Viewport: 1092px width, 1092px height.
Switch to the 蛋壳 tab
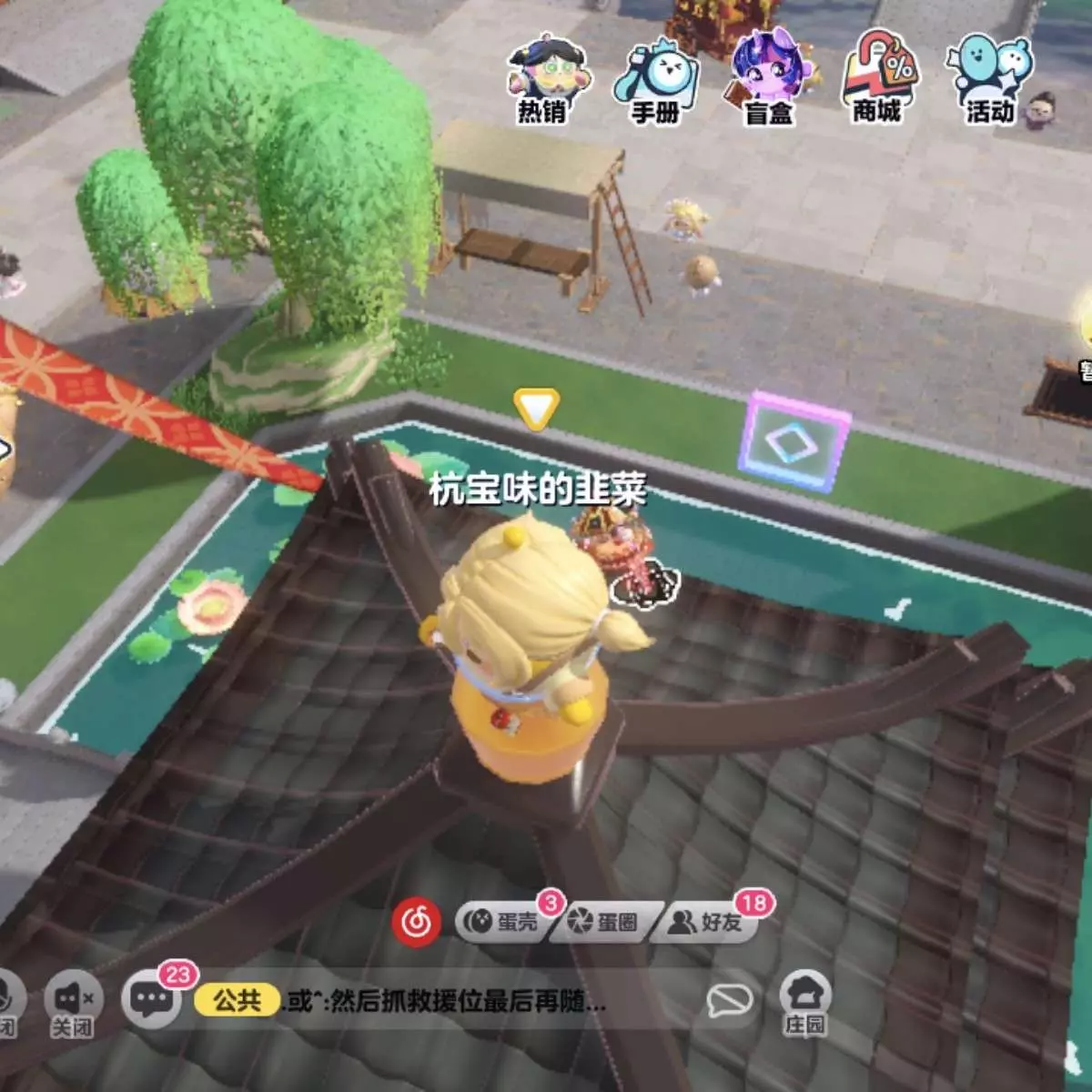[503, 922]
